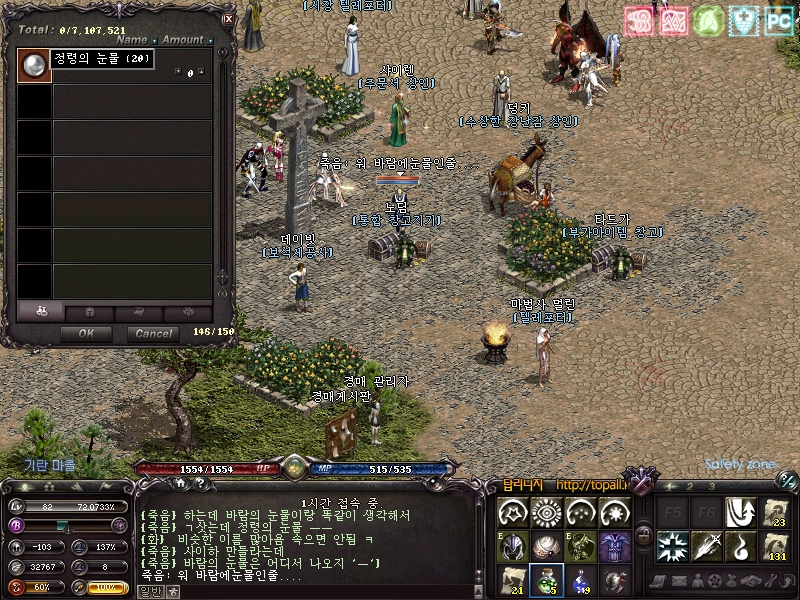This screenshot has height=600, width=800.
Task: Use the blue potion hotbar slot
Action: [582, 578]
